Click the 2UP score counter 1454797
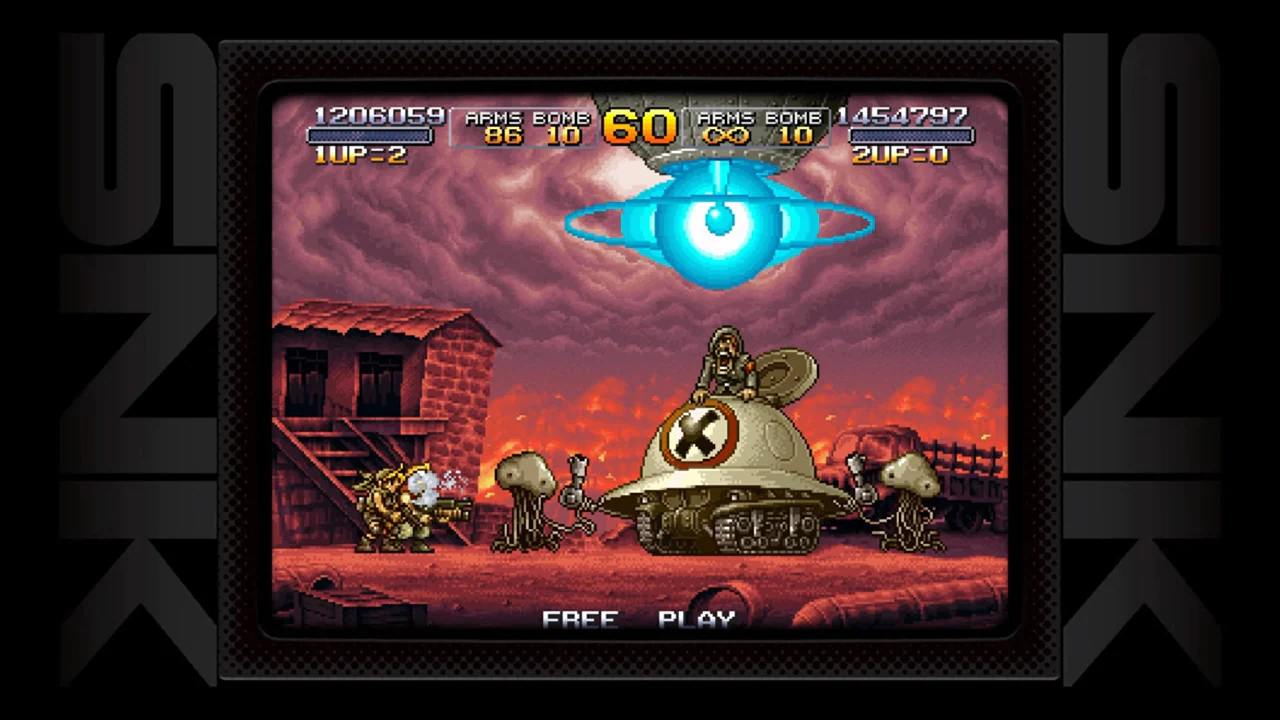The image size is (1280, 720). click(903, 117)
